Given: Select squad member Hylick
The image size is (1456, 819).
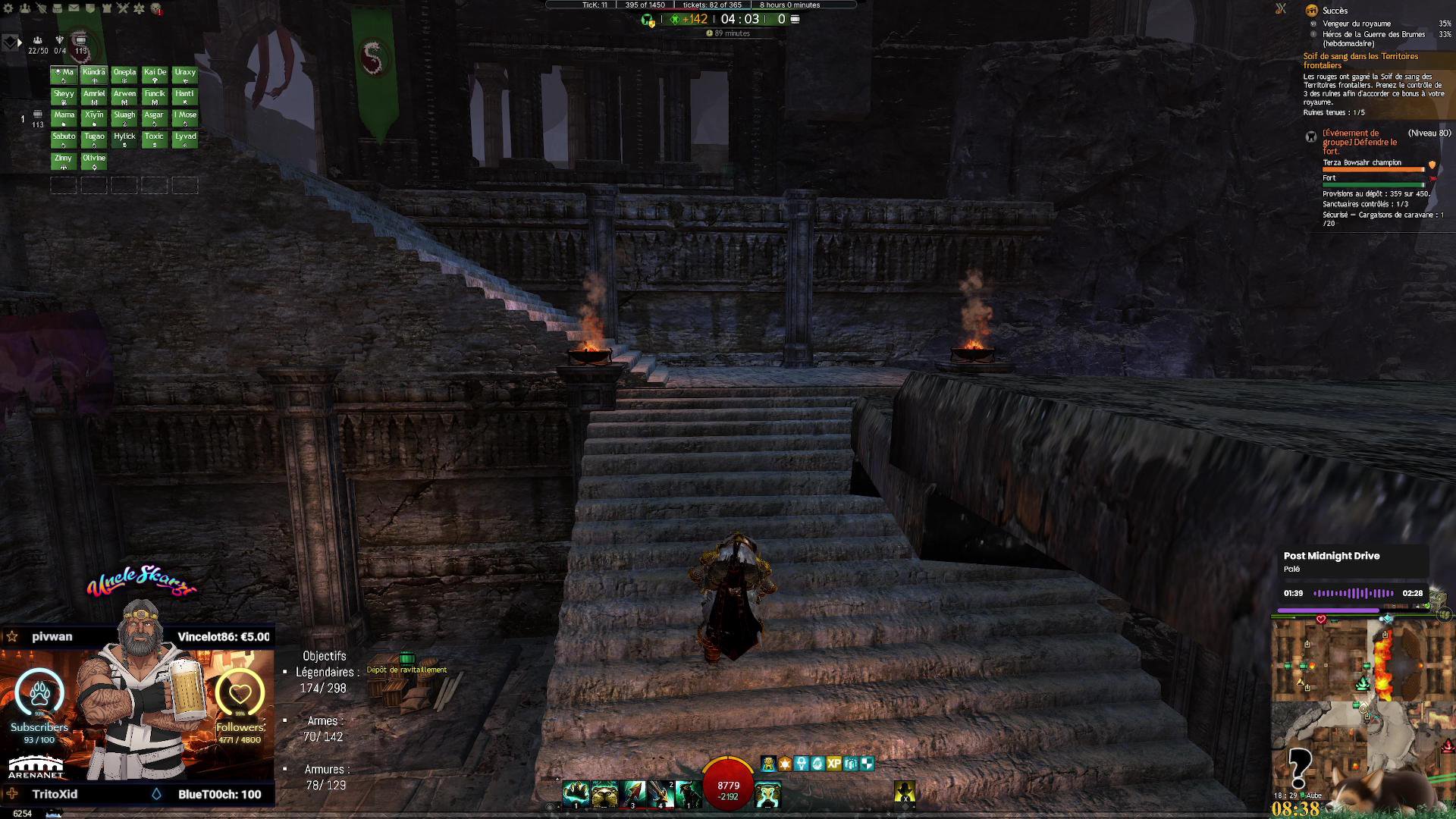Looking at the screenshot, I should 124,139.
